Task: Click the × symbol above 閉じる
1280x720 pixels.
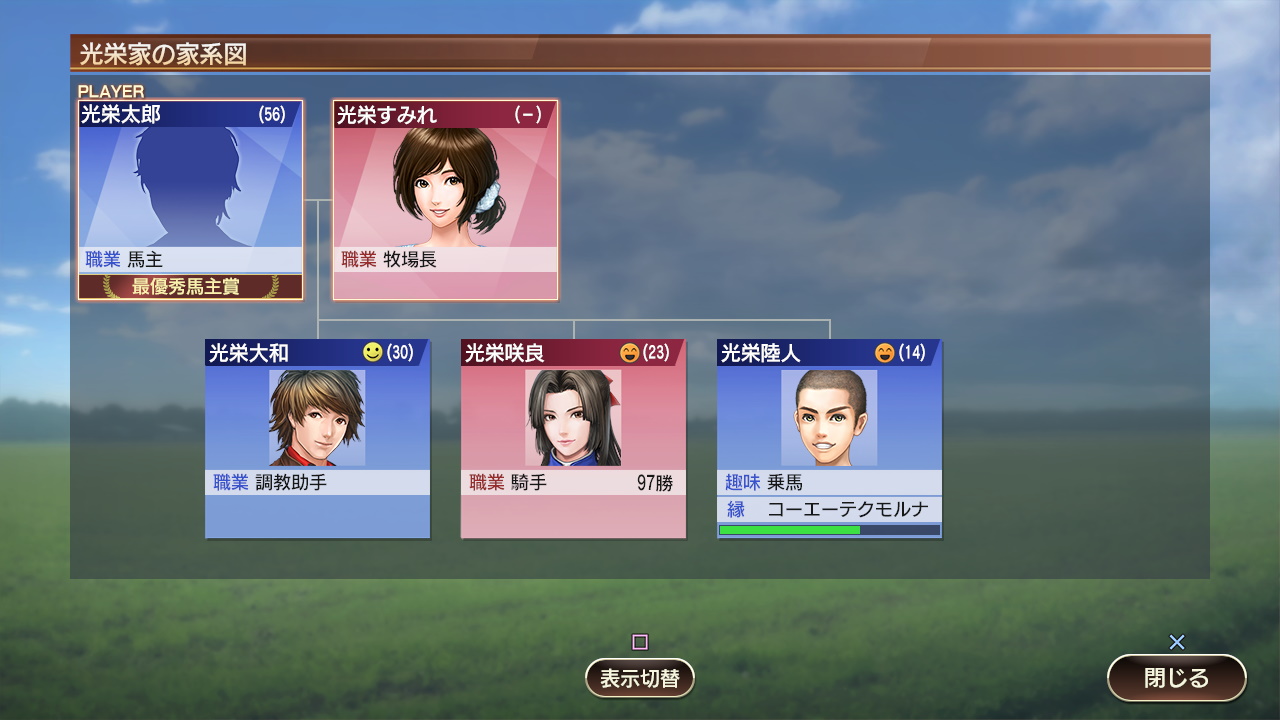Action: click(1178, 643)
